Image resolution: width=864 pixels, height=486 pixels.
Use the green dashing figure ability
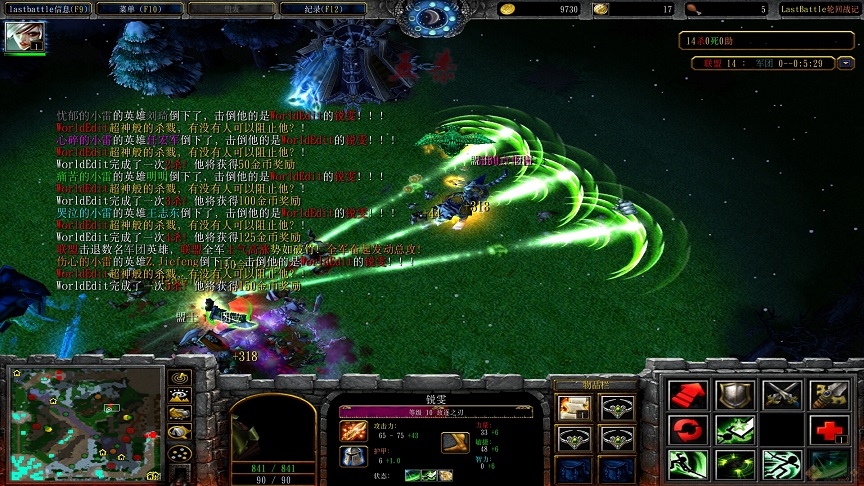782,465
